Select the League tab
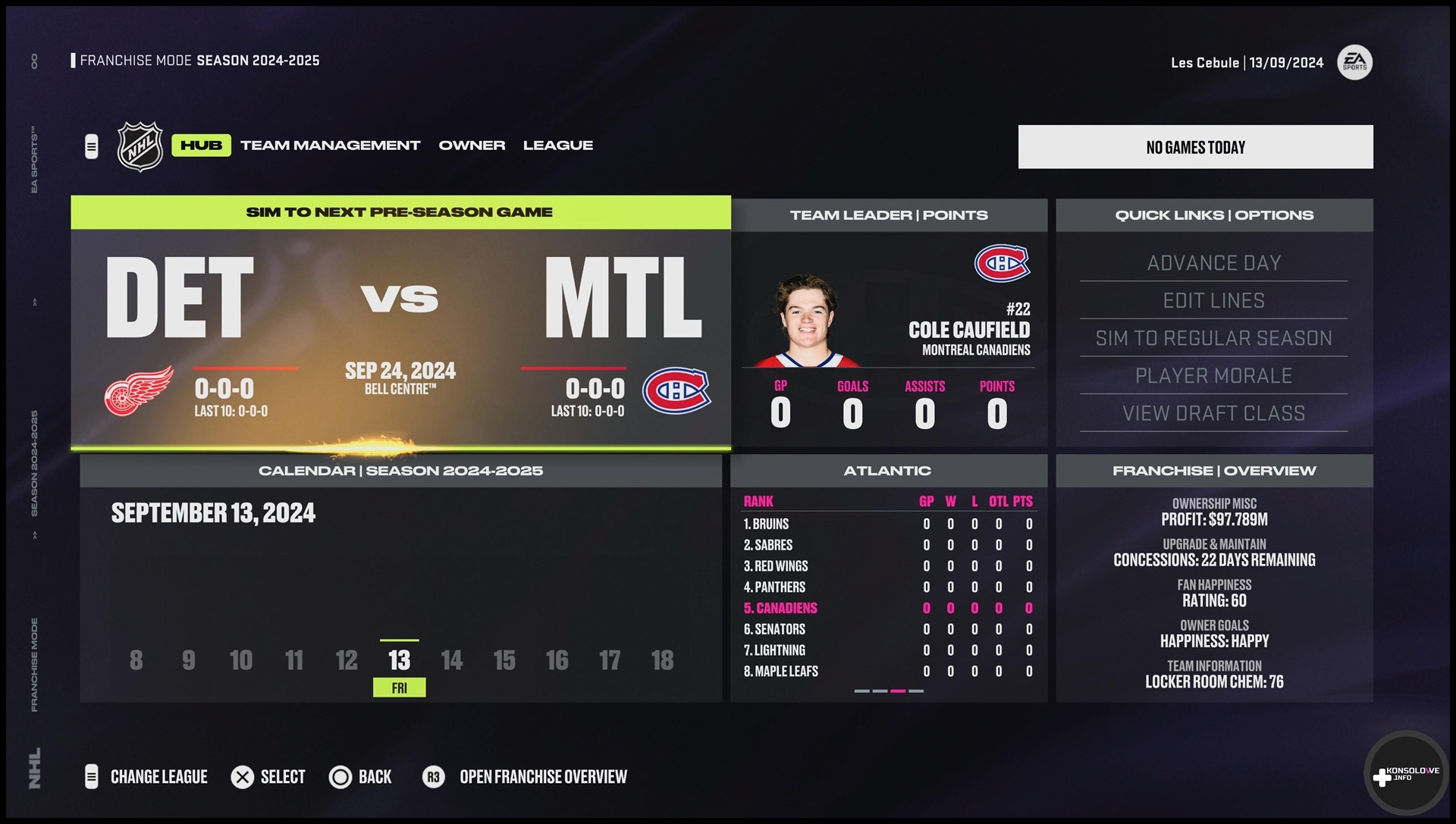 tap(557, 146)
